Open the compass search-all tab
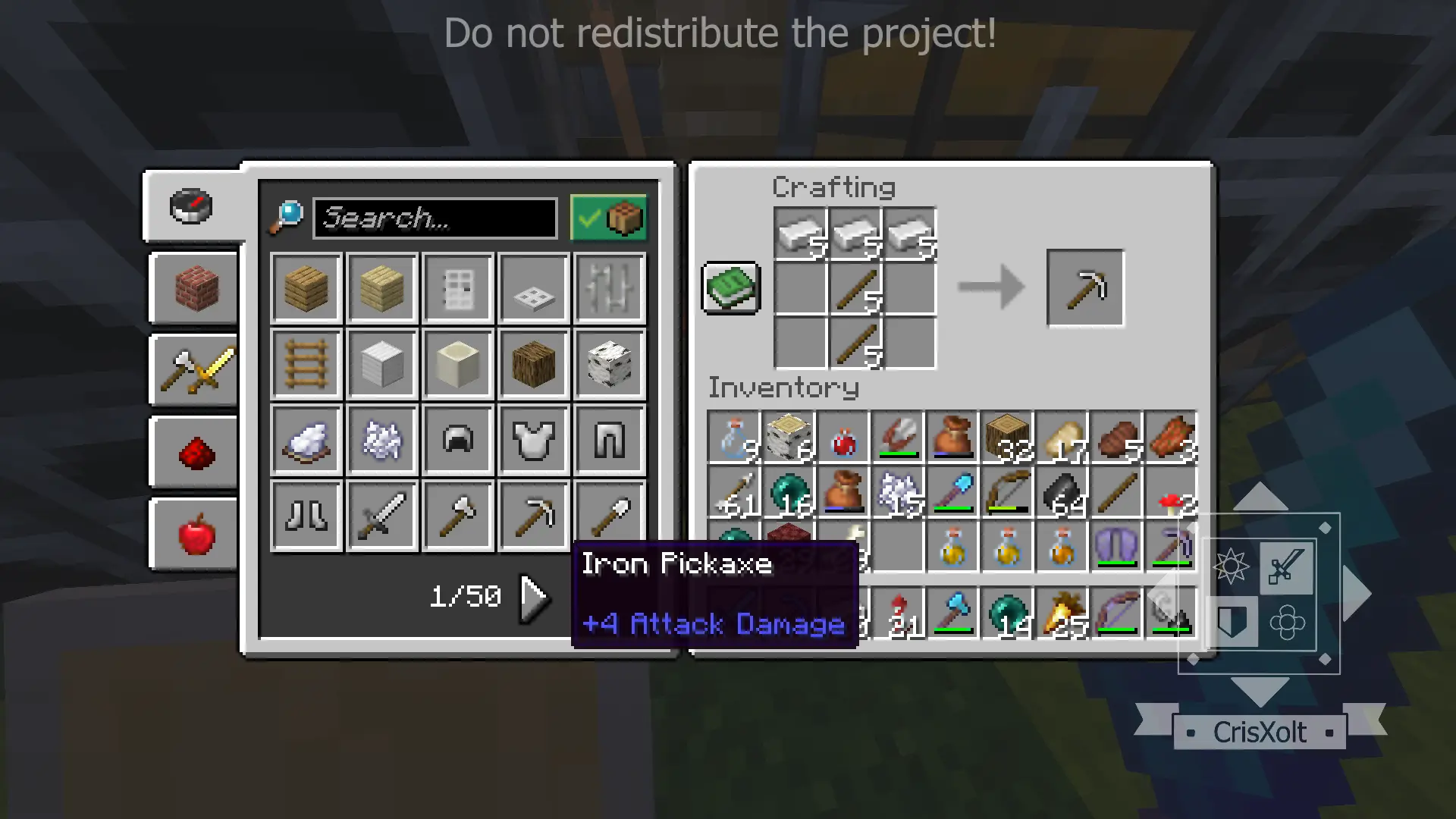Screen dimensions: 1456x819 [192, 206]
